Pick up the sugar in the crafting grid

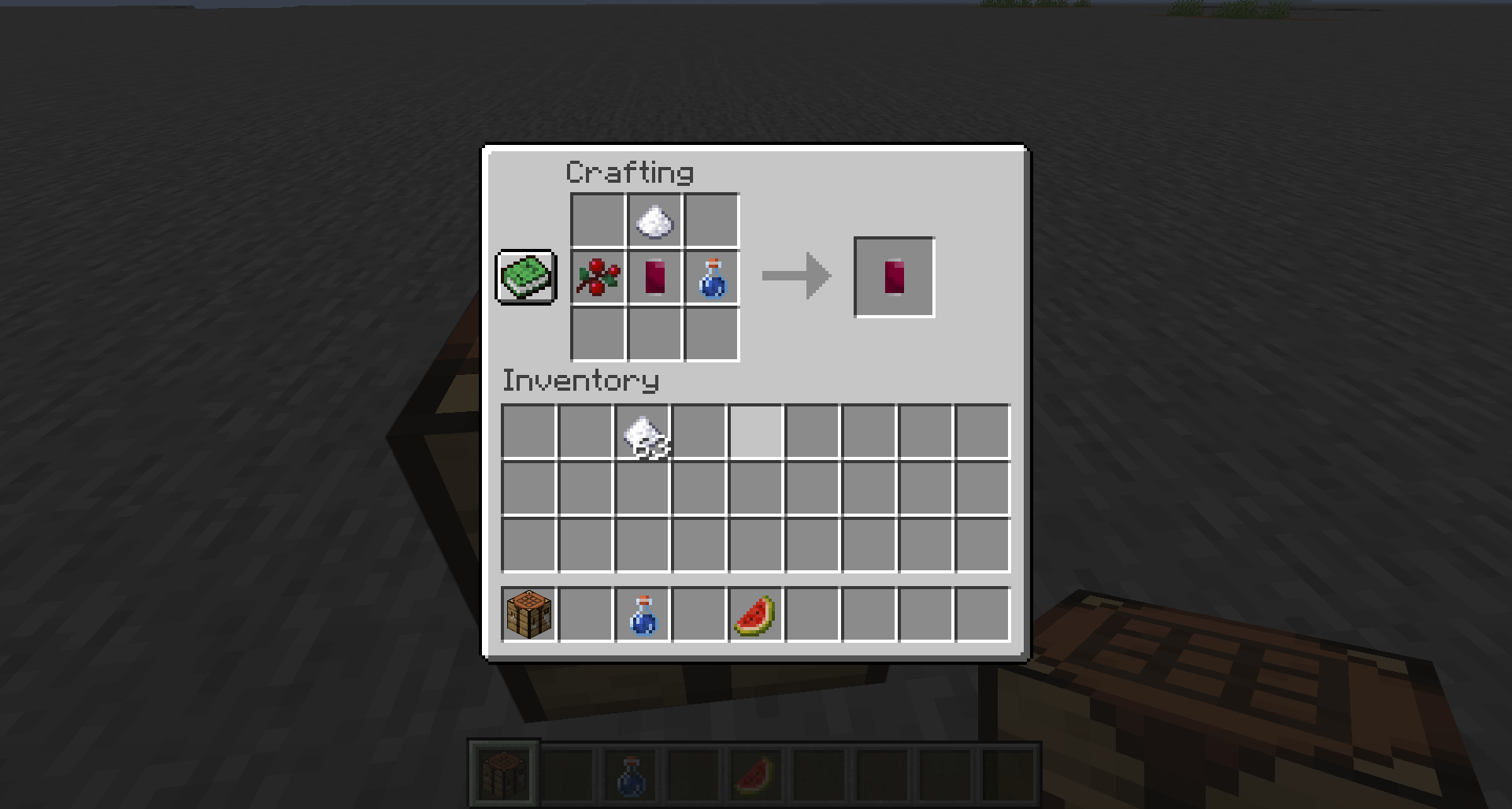[x=653, y=221]
